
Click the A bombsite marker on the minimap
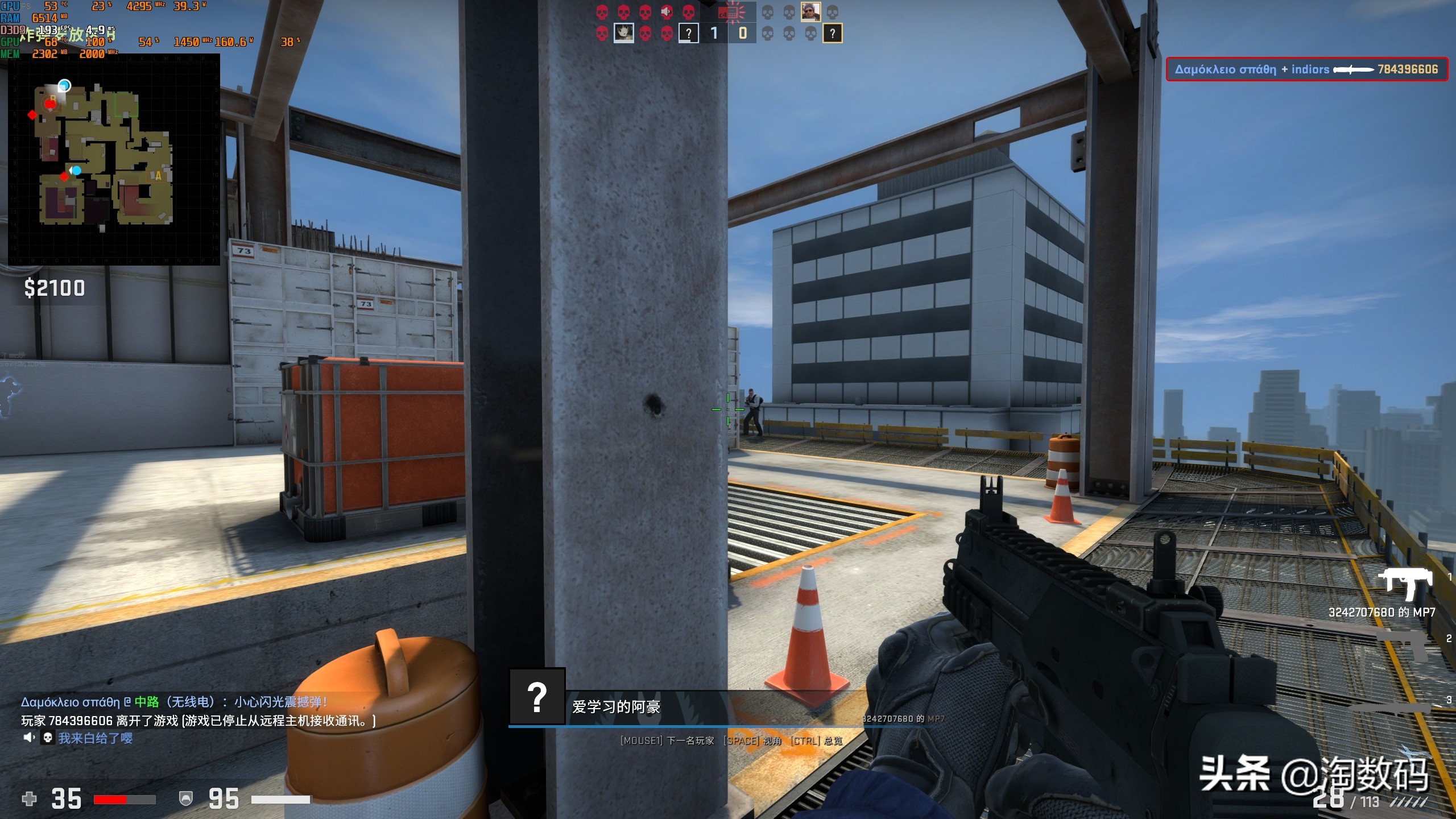tap(158, 176)
